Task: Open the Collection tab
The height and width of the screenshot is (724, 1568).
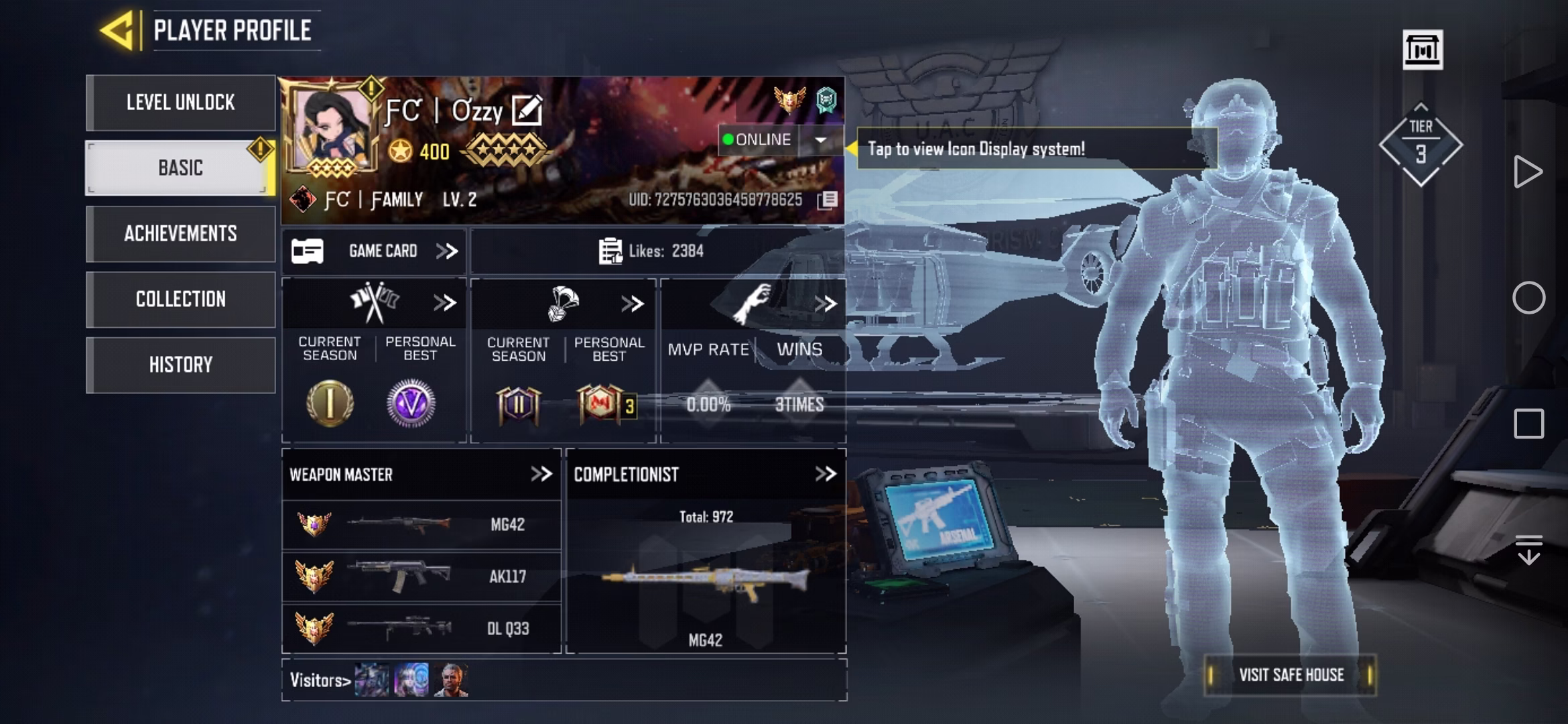Action: 180,299
